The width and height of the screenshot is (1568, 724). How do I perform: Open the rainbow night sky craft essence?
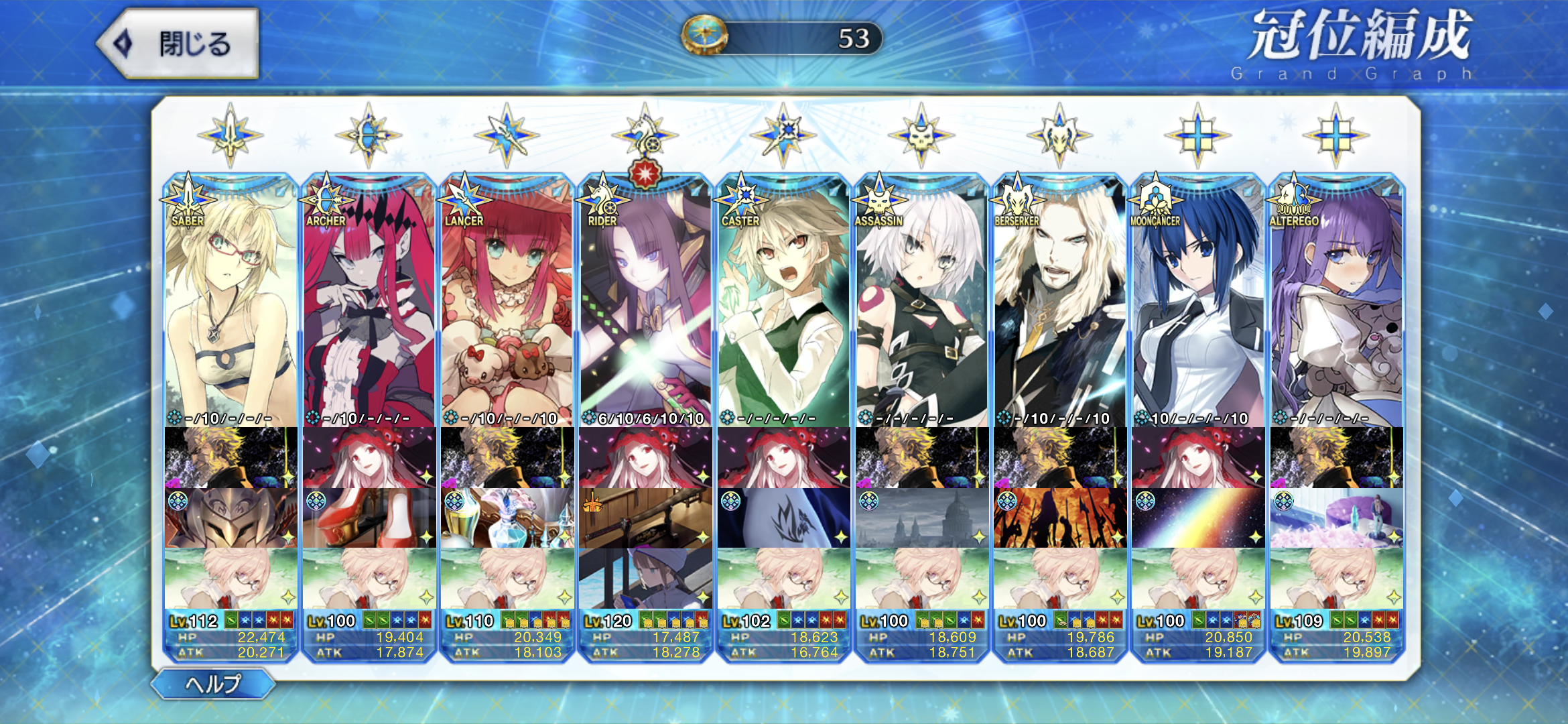(x=1197, y=518)
